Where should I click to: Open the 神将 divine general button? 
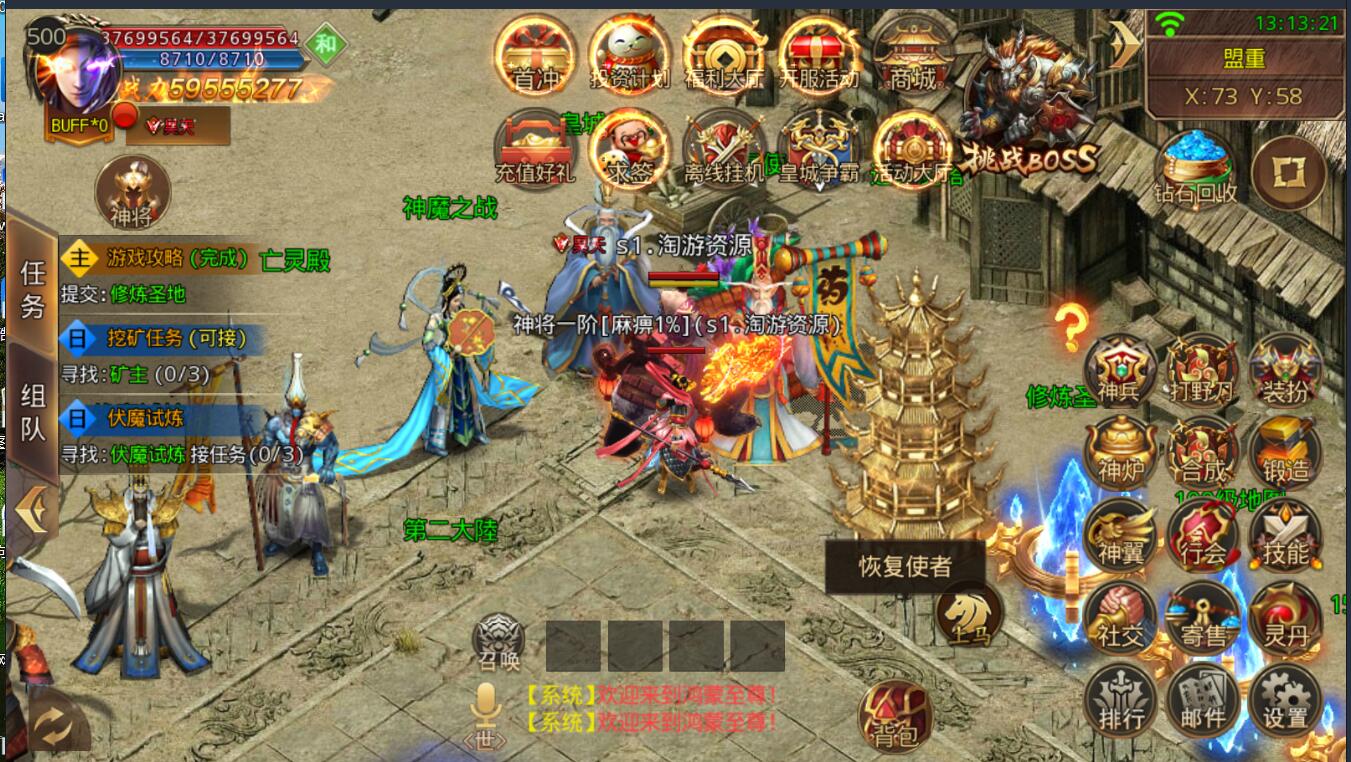pyautogui.click(x=132, y=192)
